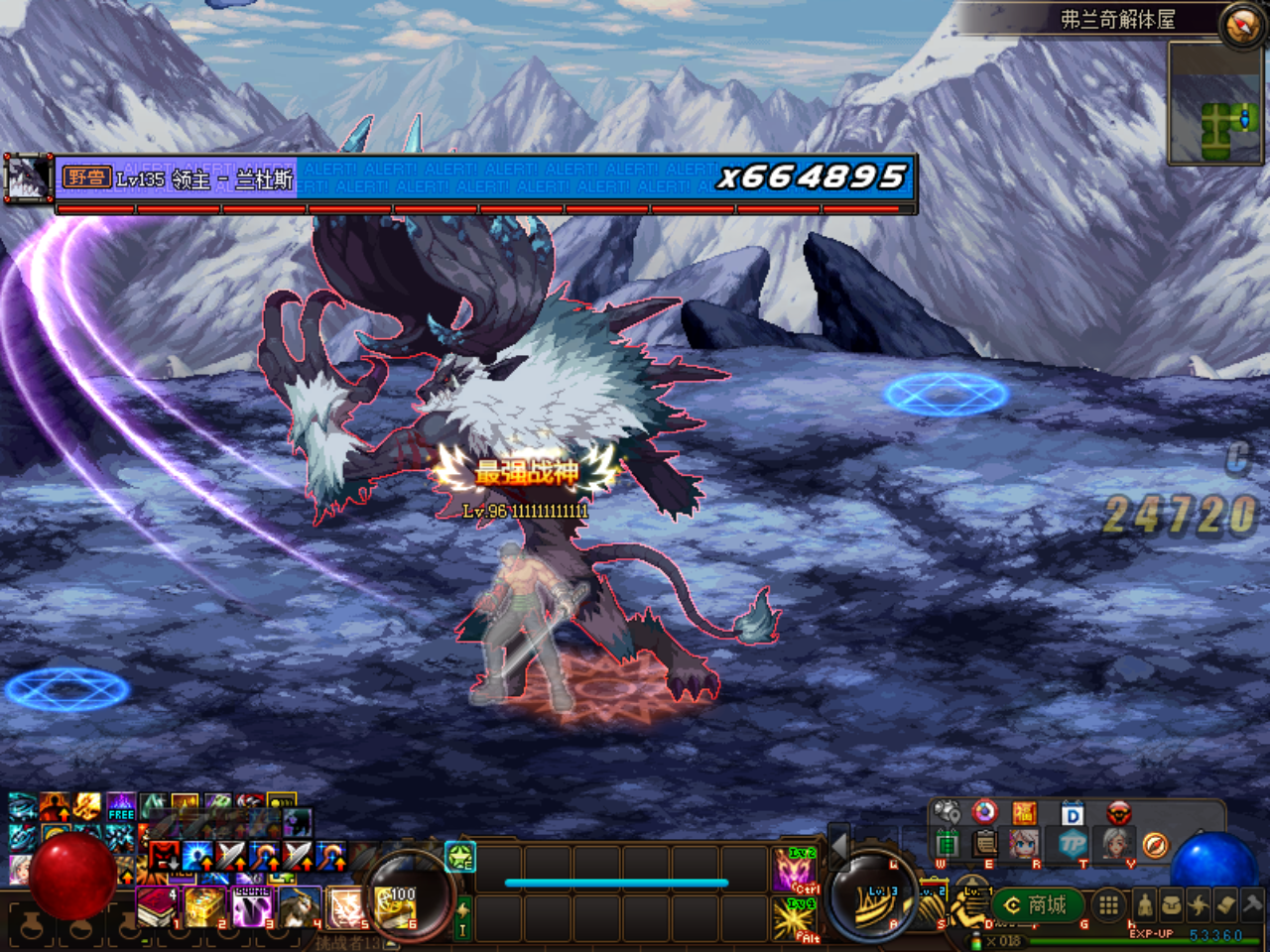The height and width of the screenshot is (952, 1270).
Task: Click the red 福 fortune icon
Action: pos(1024,814)
